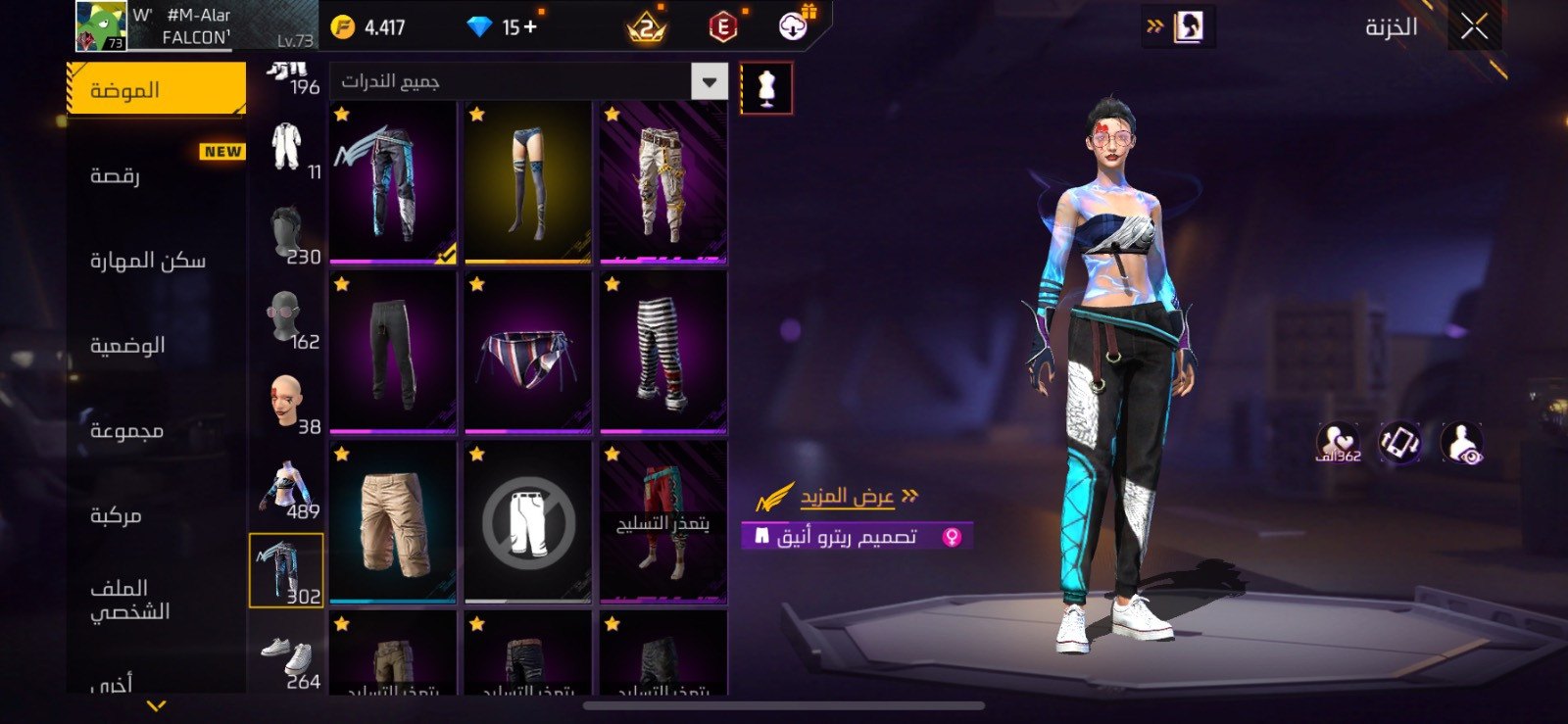The width and height of the screenshot is (1568, 724).
Task: Tap the diamonds plus button
Action: [x=530, y=27]
